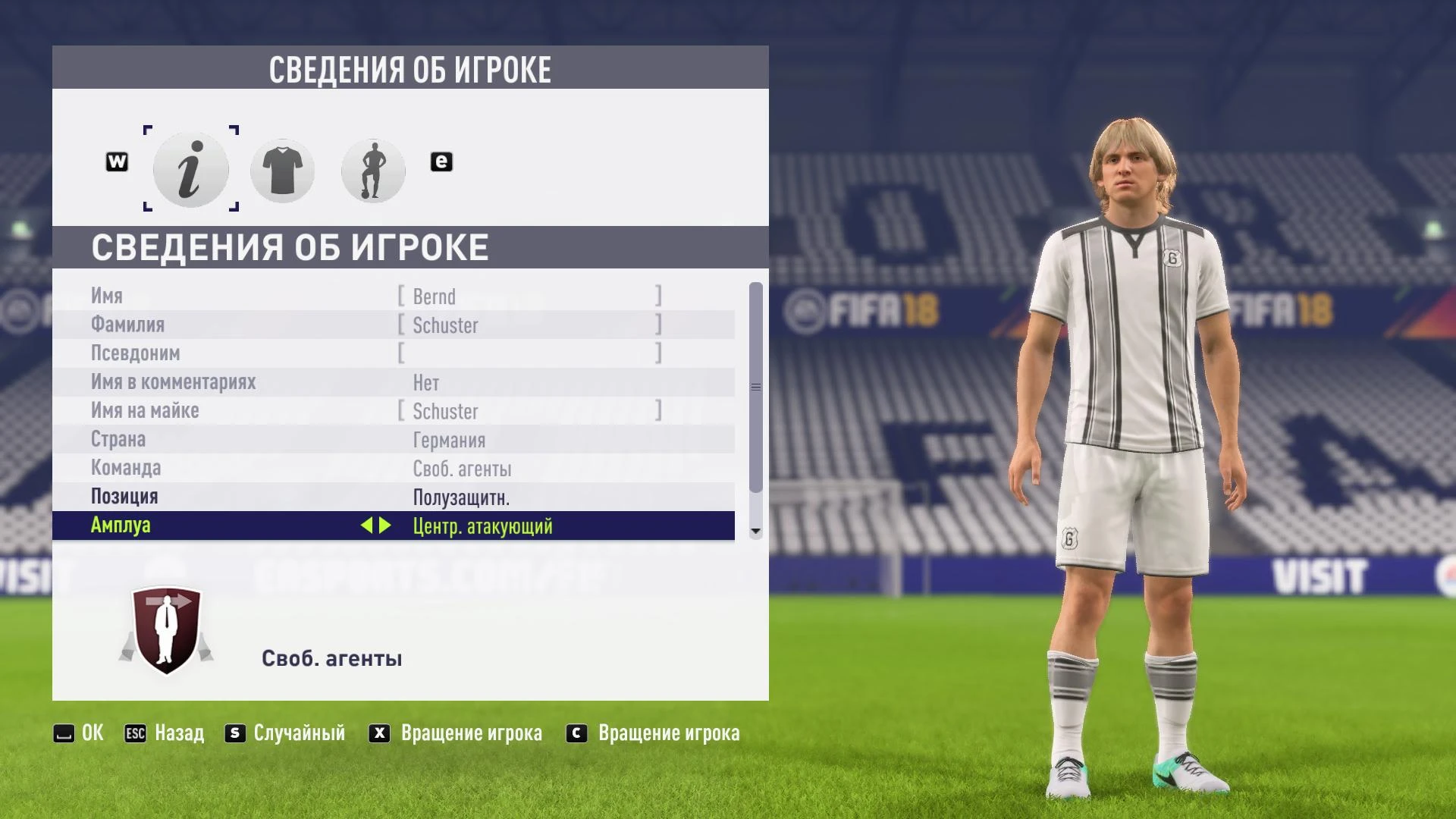This screenshot has height=819, width=1456.
Task: Click the right arrow on Амплуа row
Action: click(x=384, y=526)
